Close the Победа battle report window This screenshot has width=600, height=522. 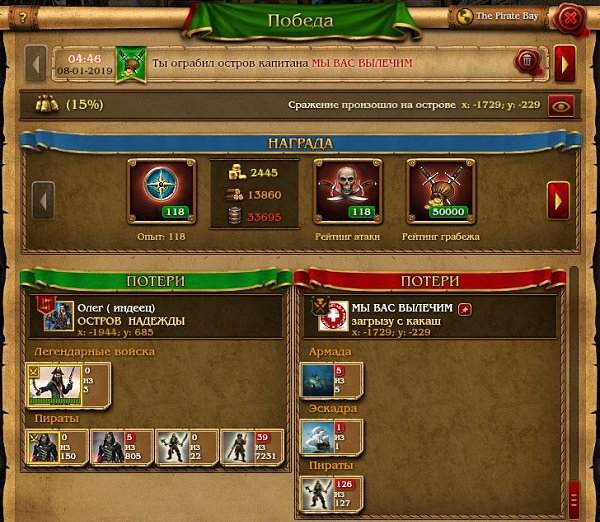coord(570,17)
